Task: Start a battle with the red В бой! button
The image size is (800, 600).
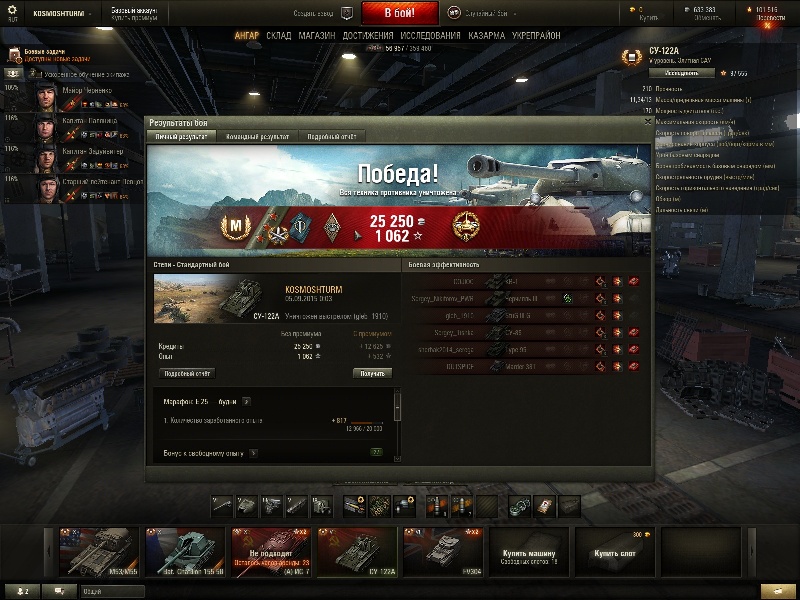Action: pos(398,13)
